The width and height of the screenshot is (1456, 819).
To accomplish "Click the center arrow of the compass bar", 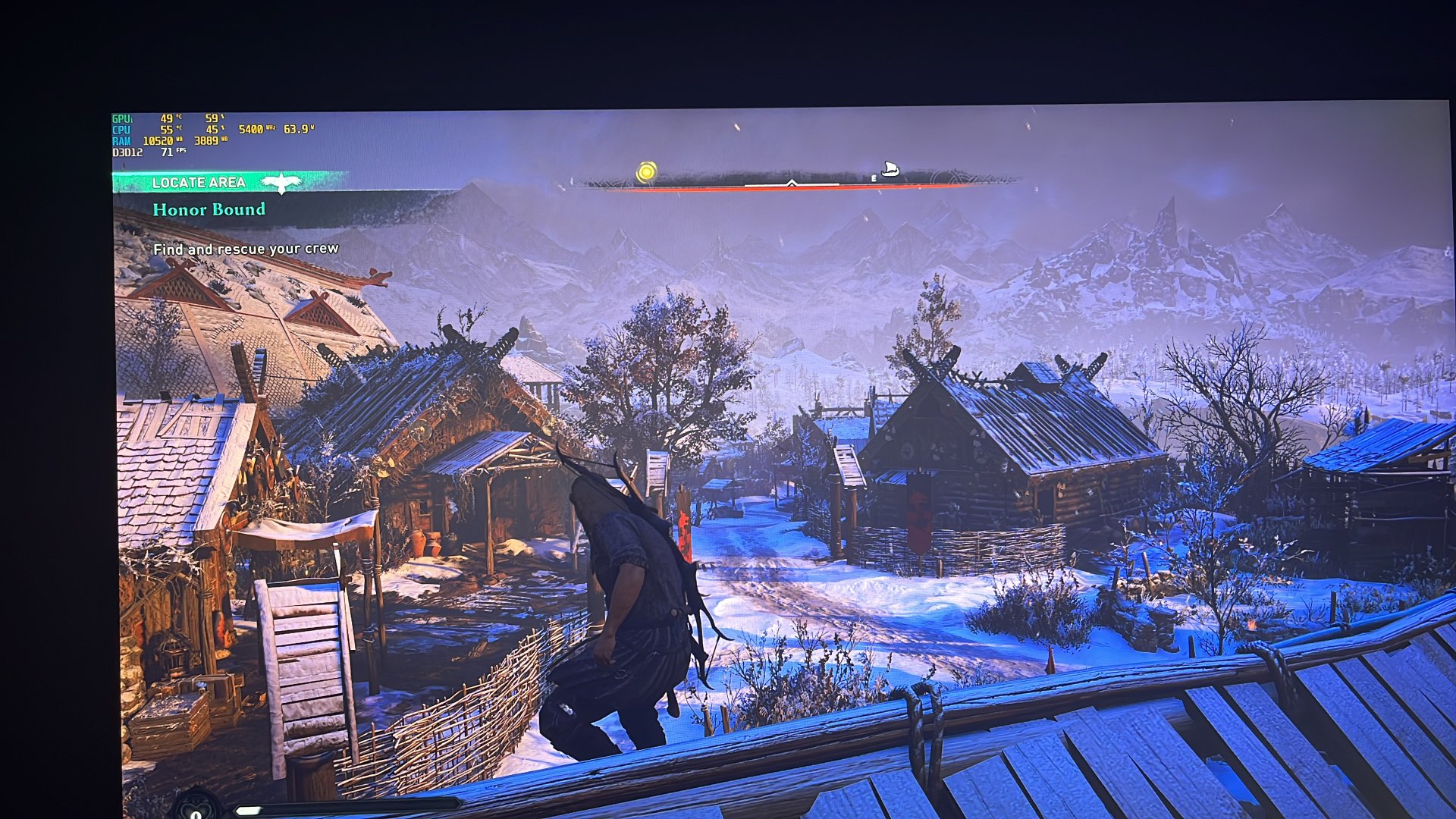I will (791, 183).
